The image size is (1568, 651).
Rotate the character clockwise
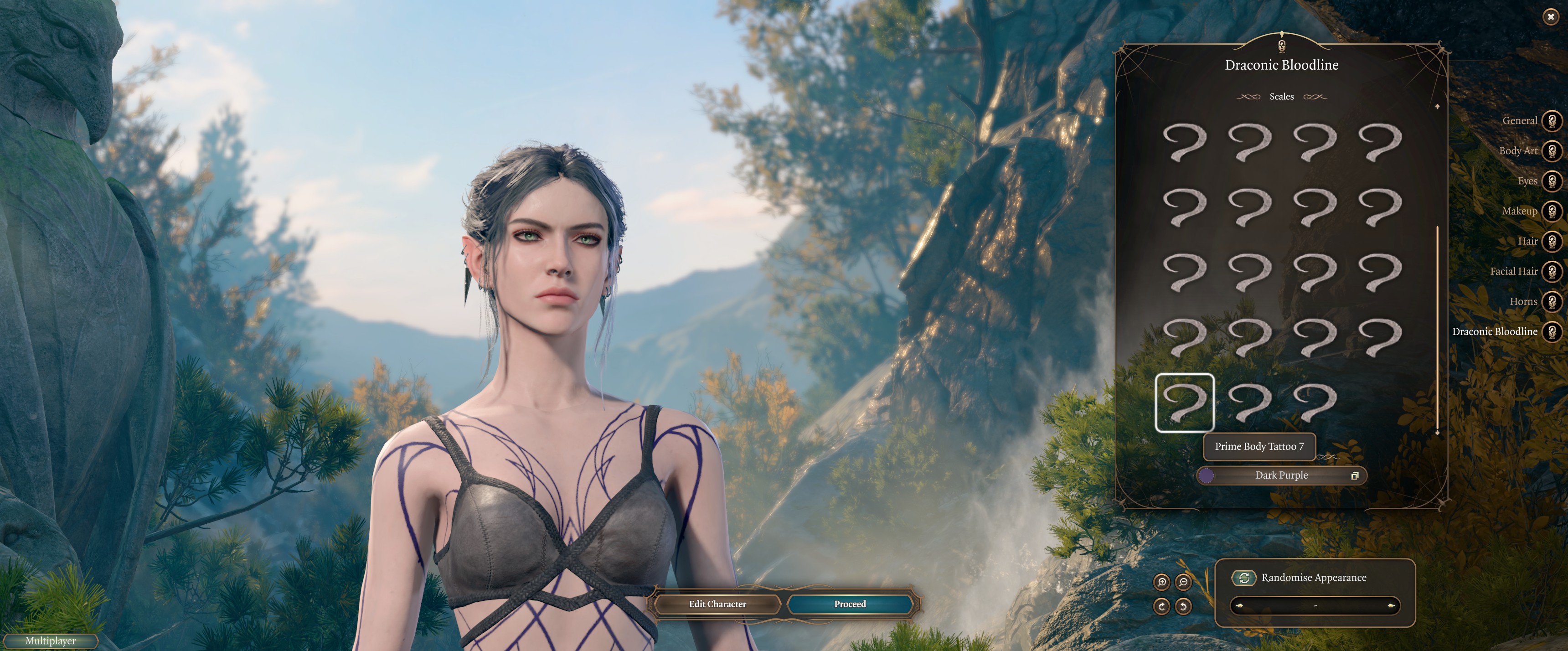1162,606
